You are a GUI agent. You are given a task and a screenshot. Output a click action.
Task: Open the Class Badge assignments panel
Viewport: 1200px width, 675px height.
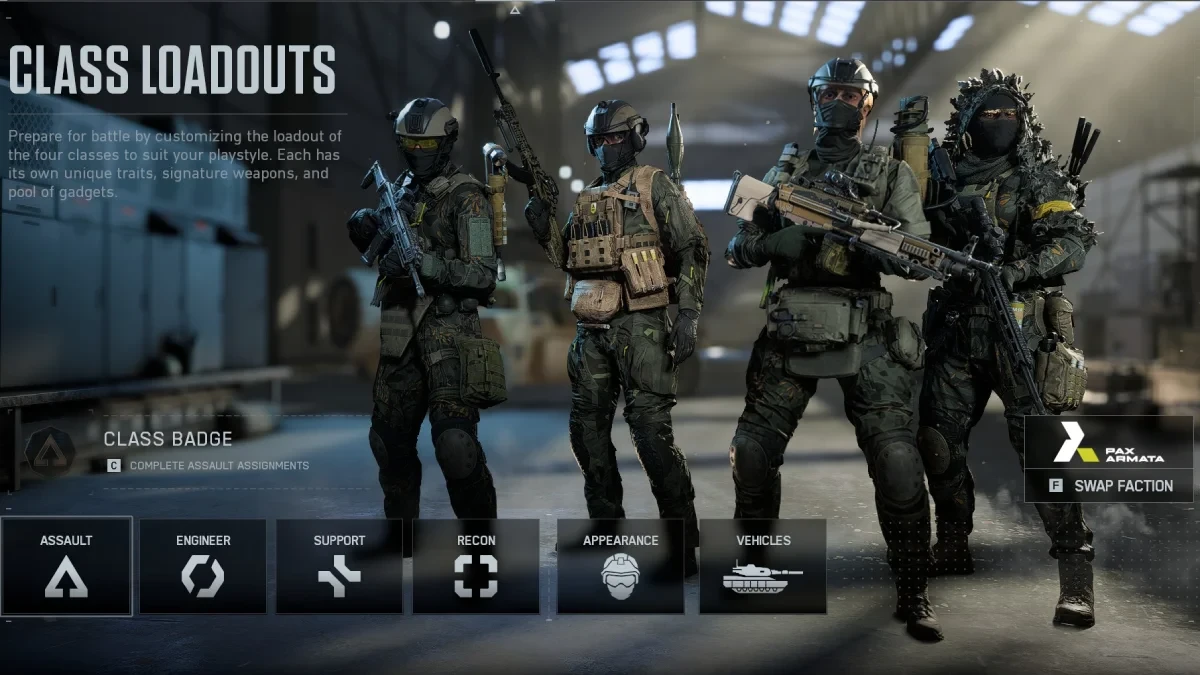coord(168,450)
